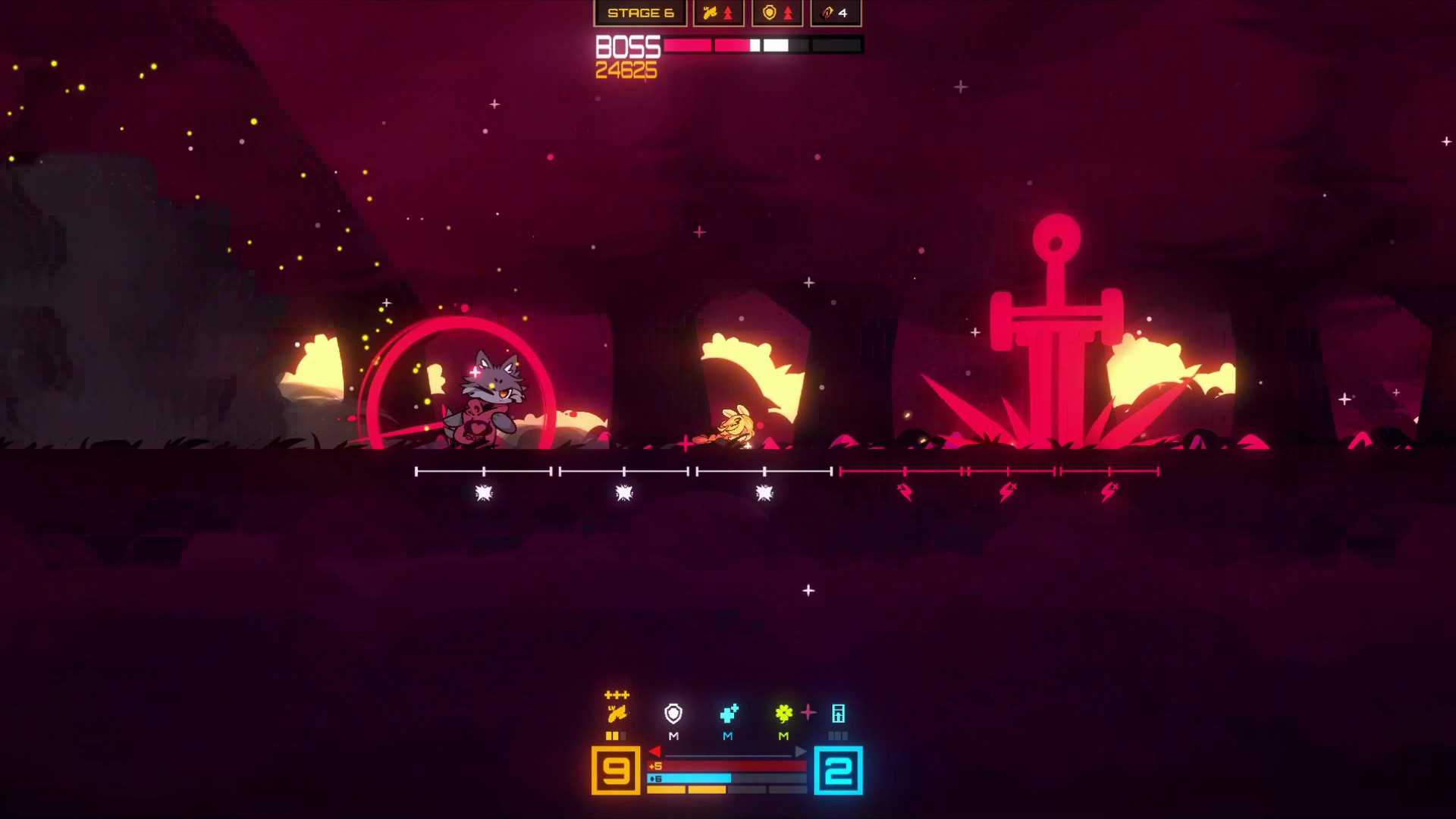Viewport: 1456px width, 819px height.
Task: Expand the yellow three-segment gauge above the 9
Action: (615, 736)
